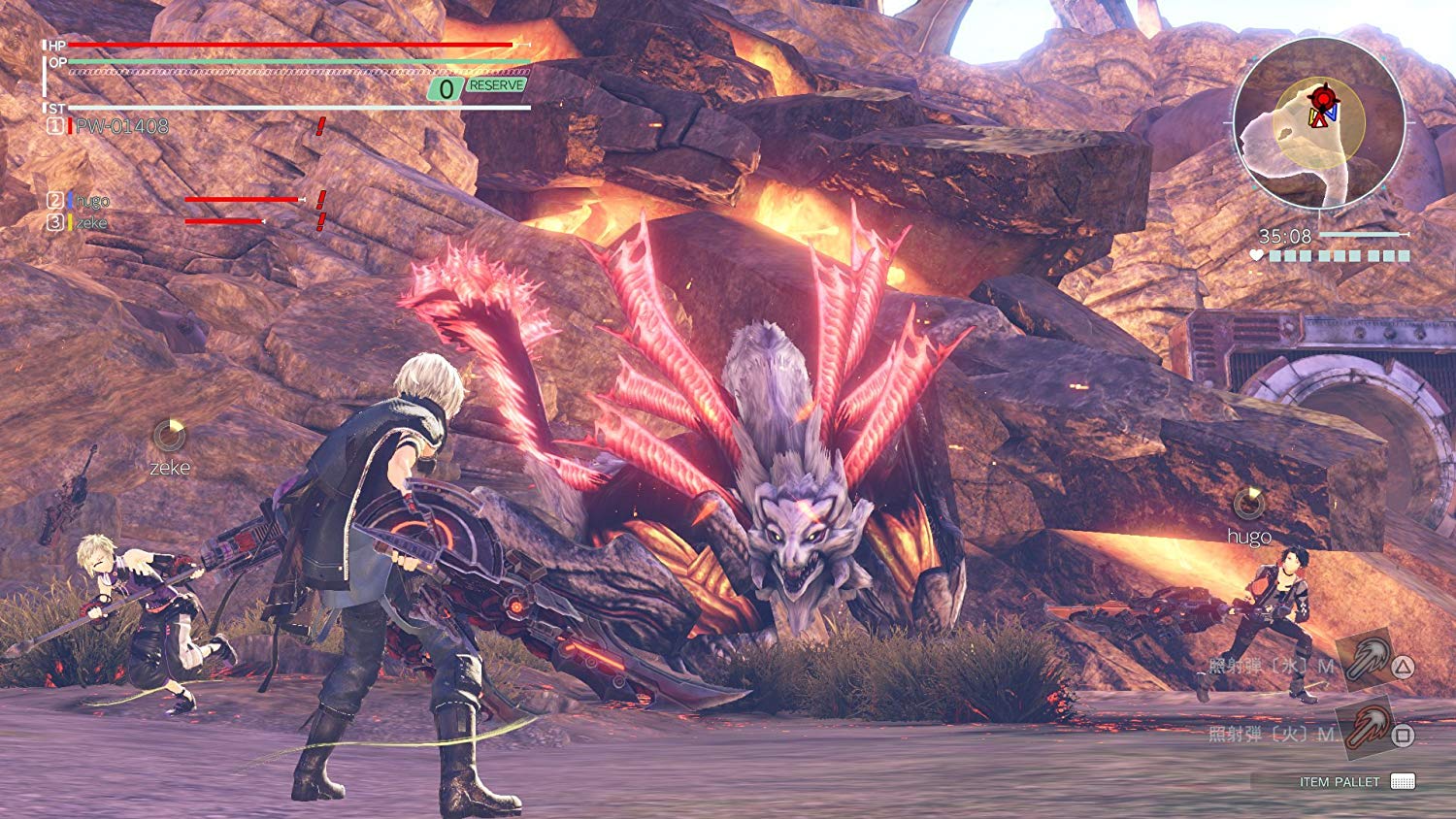The image size is (1456, 819).
Task: Select party member hugo in the list
Action: tap(92, 201)
